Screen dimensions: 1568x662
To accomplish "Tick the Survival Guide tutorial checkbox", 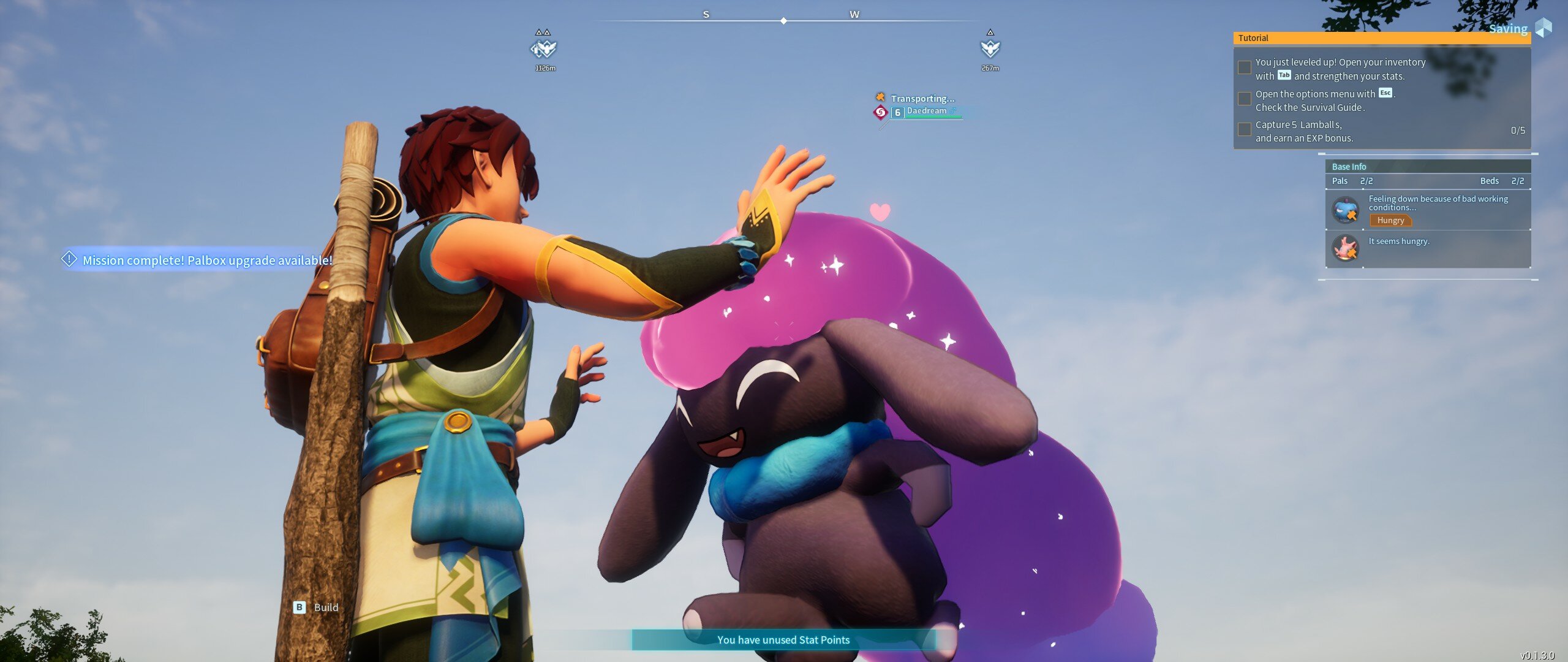I will [1244, 99].
